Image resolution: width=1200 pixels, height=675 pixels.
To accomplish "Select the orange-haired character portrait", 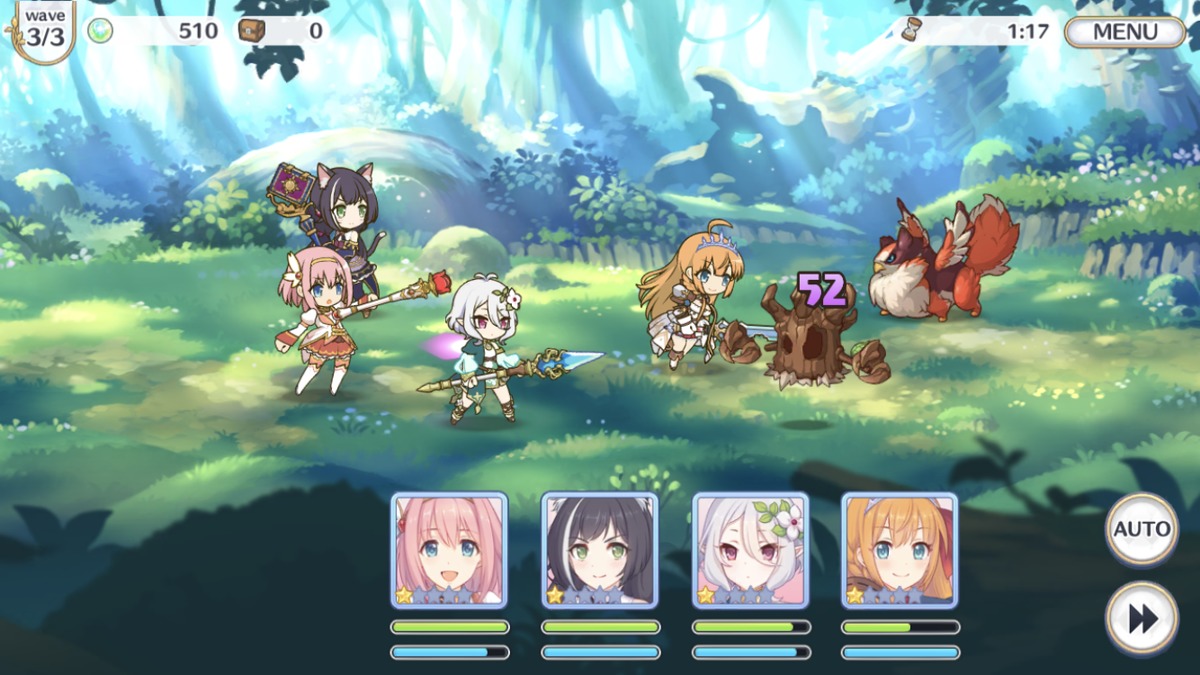I will click(900, 550).
